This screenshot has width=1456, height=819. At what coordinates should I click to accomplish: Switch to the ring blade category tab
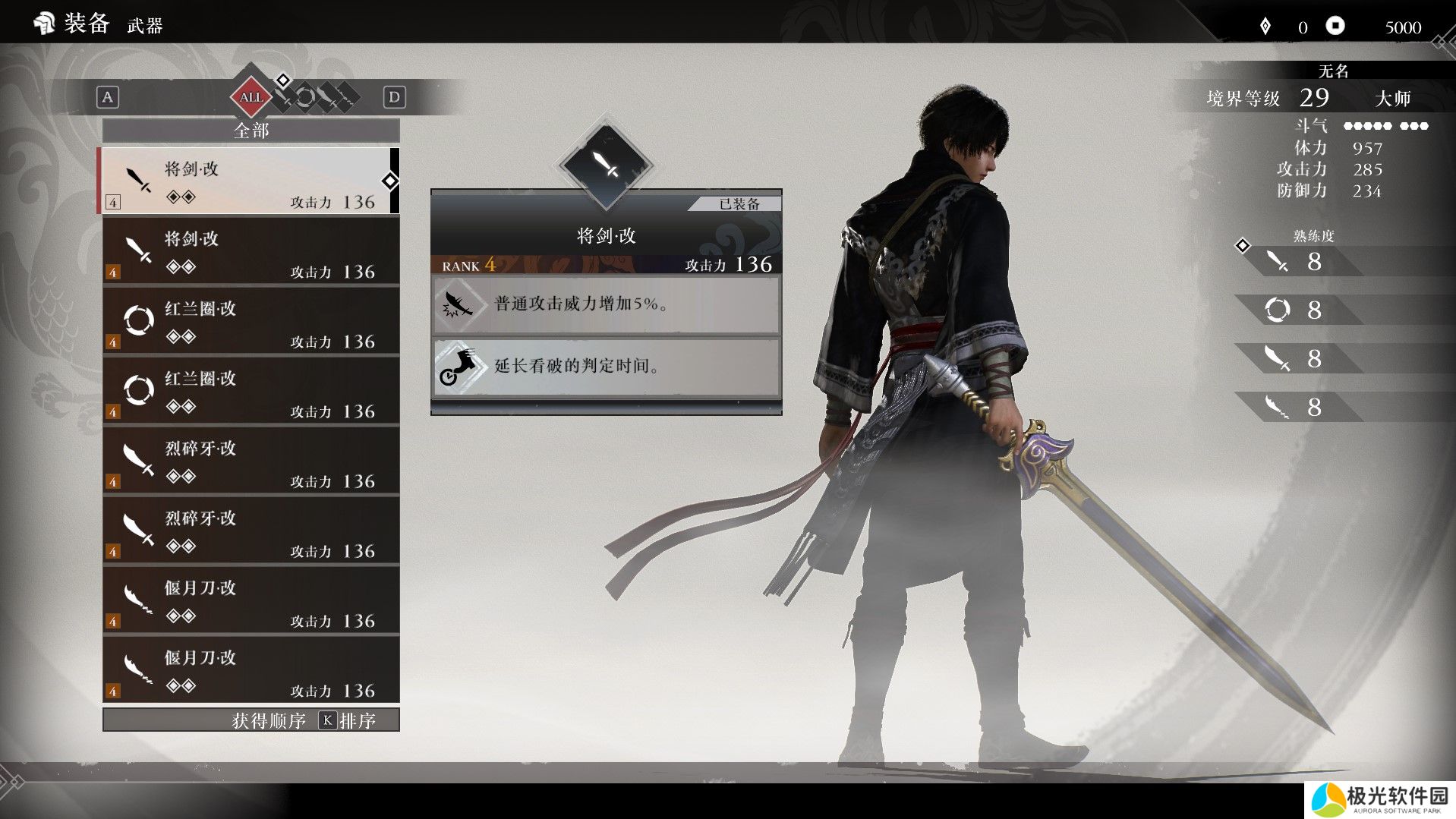[x=305, y=97]
